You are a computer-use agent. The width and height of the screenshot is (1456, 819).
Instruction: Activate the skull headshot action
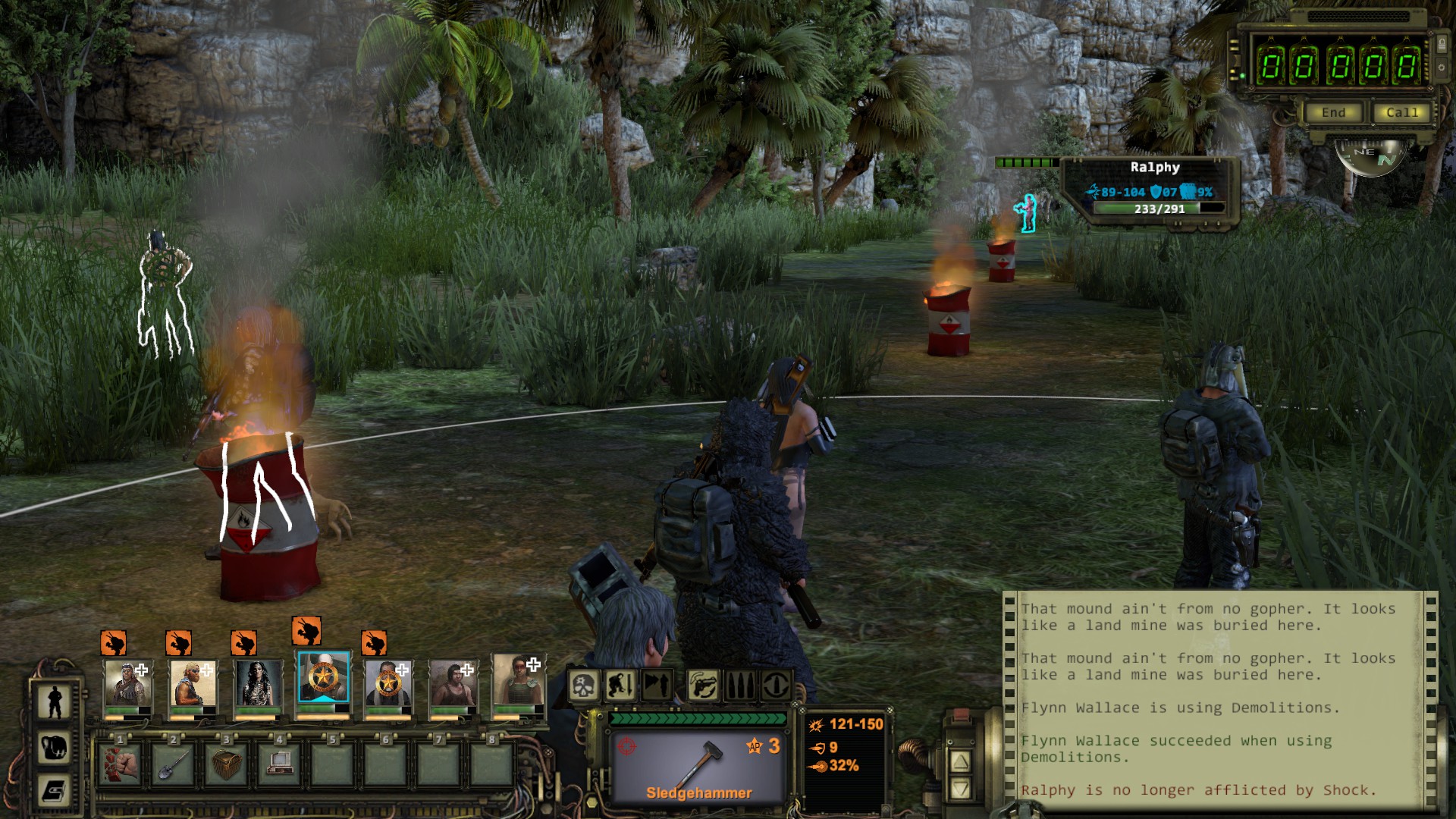click(583, 686)
